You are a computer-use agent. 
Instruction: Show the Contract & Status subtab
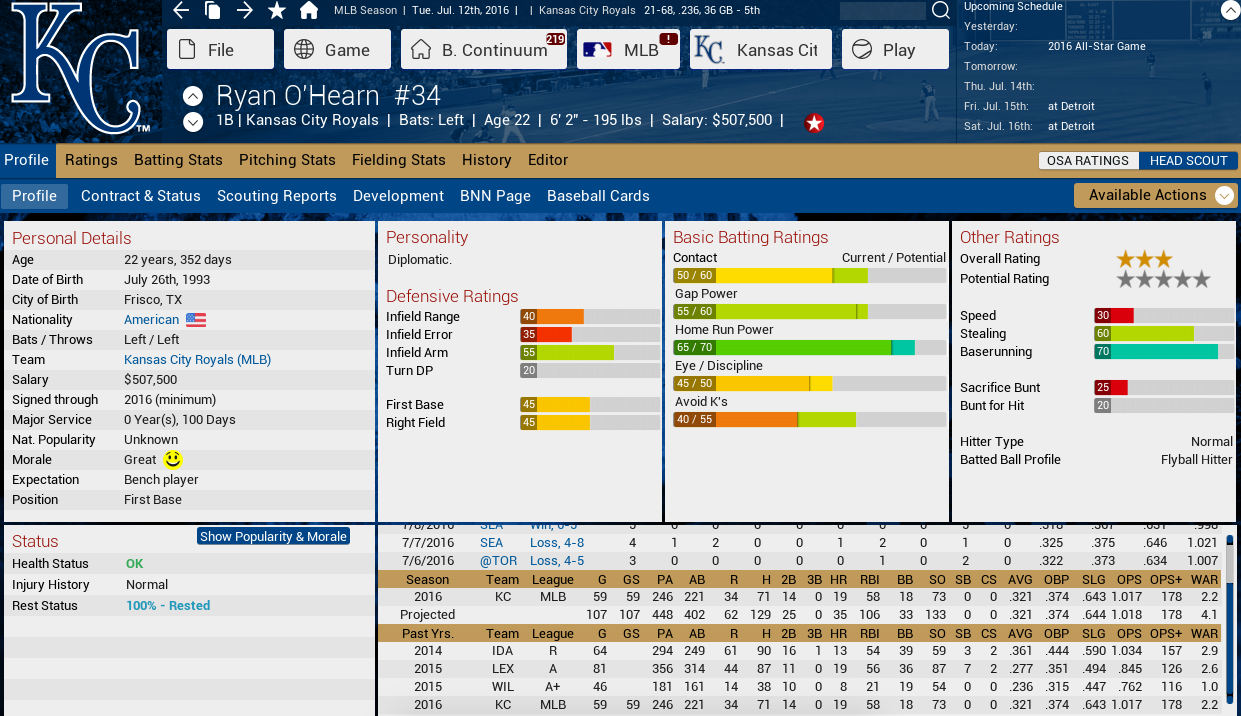pyautogui.click(x=141, y=196)
